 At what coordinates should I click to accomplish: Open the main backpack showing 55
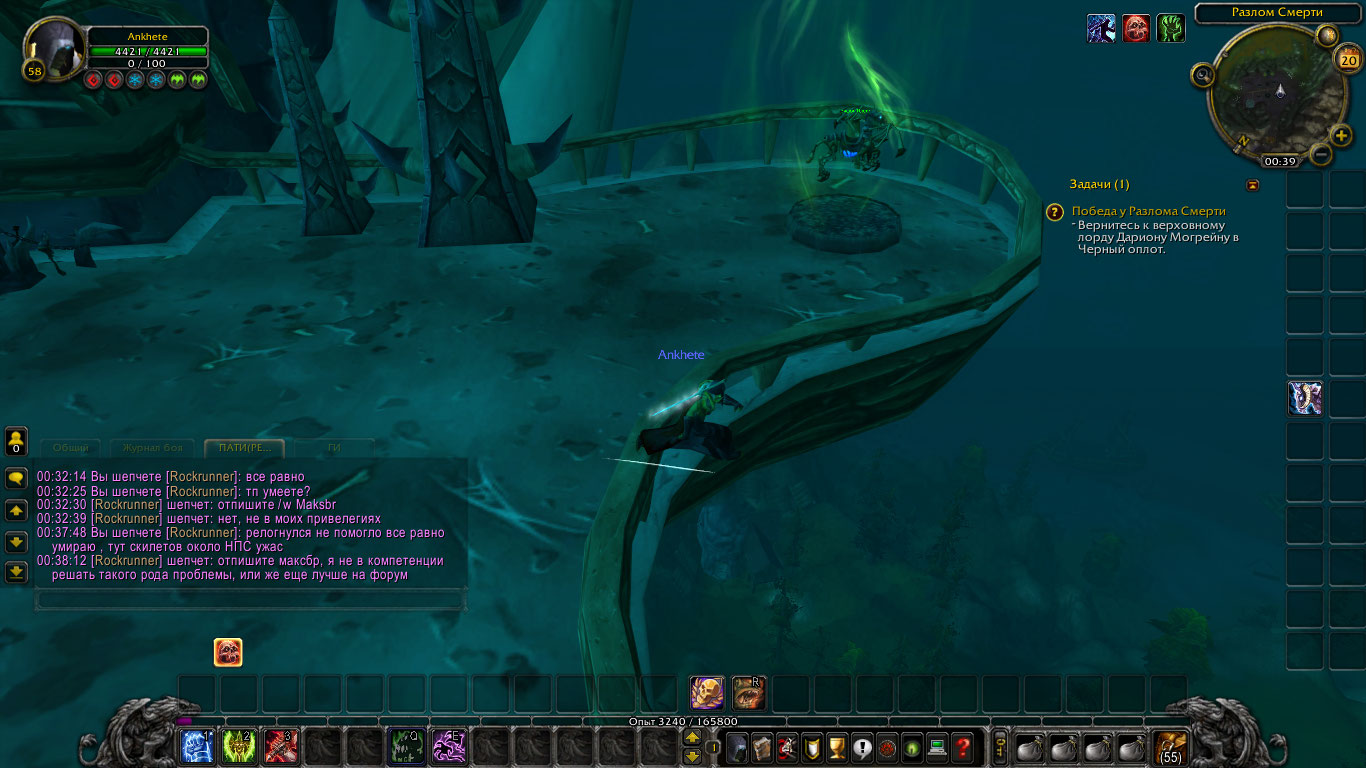(1170, 747)
